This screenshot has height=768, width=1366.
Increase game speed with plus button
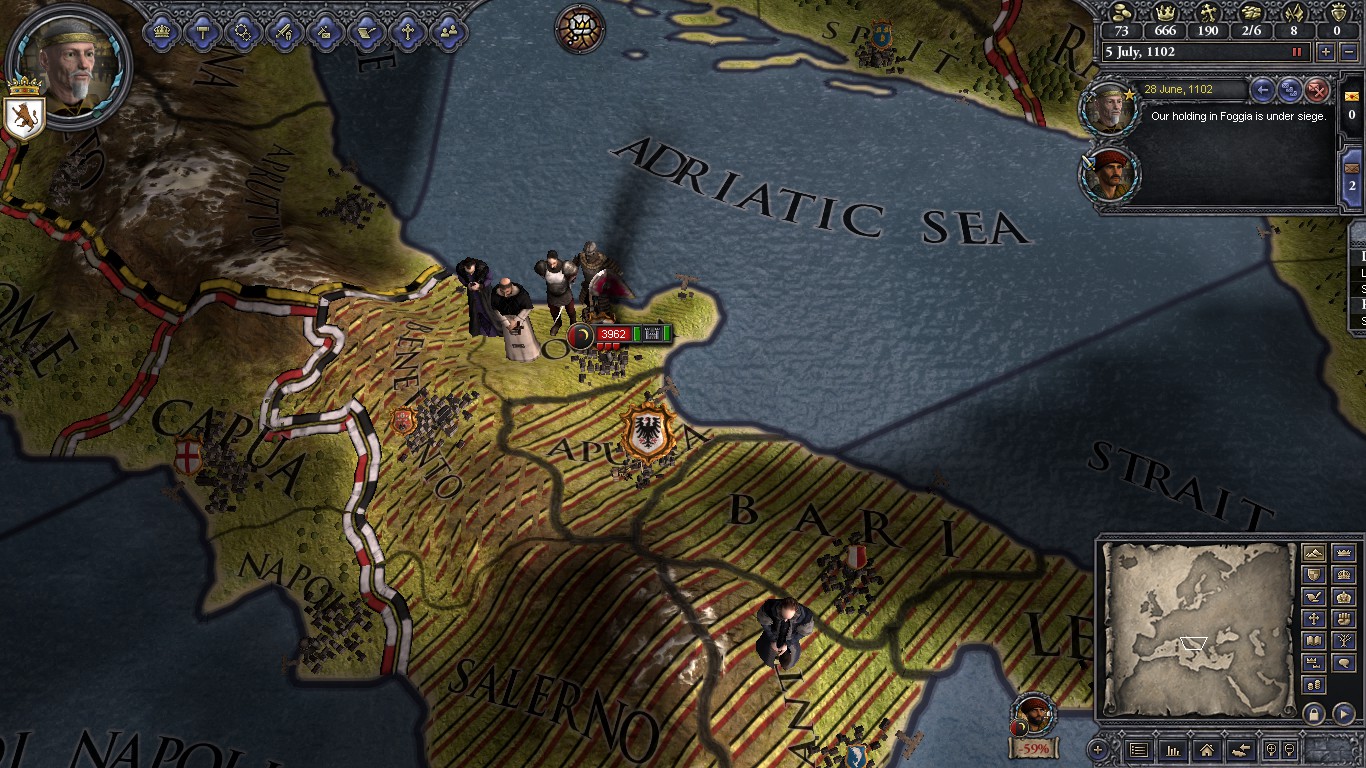pyautogui.click(x=1326, y=52)
